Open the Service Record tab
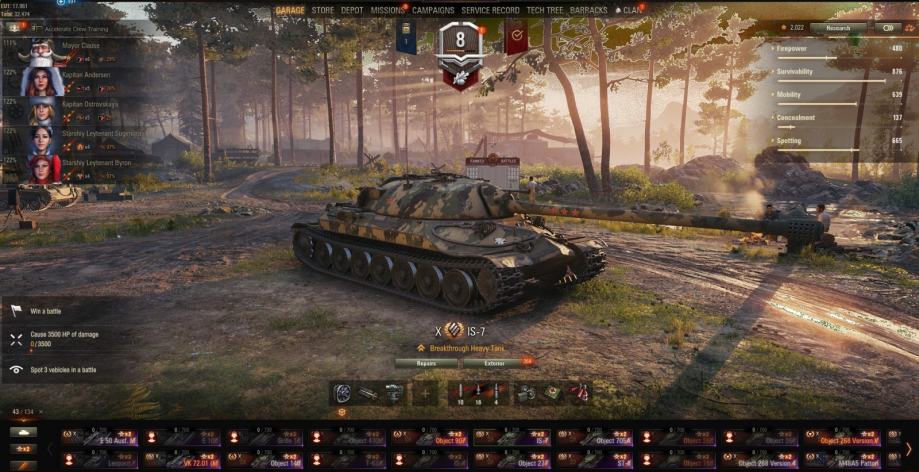Image resolution: width=919 pixels, height=472 pixels. [490, 10]
